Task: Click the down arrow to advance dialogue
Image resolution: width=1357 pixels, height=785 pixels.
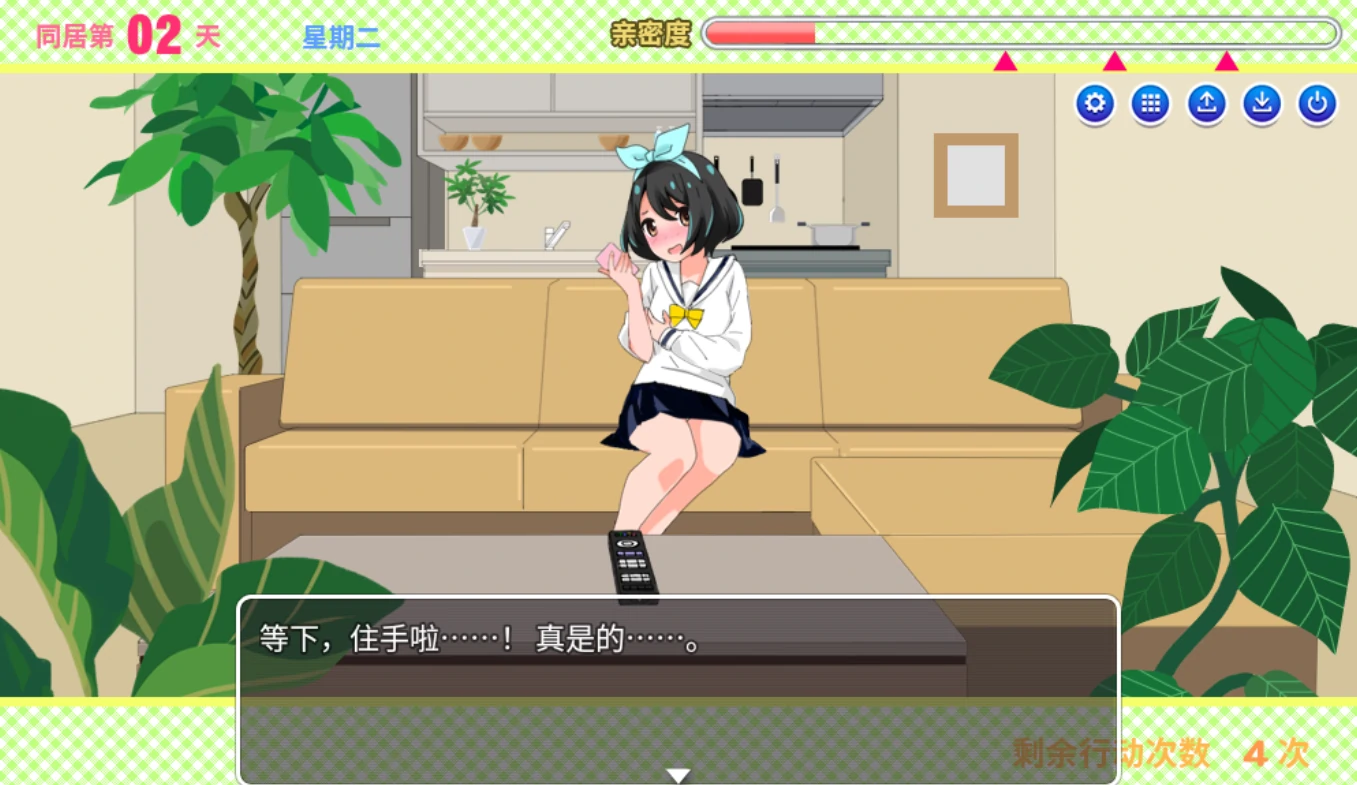Action: click(678, 772)
